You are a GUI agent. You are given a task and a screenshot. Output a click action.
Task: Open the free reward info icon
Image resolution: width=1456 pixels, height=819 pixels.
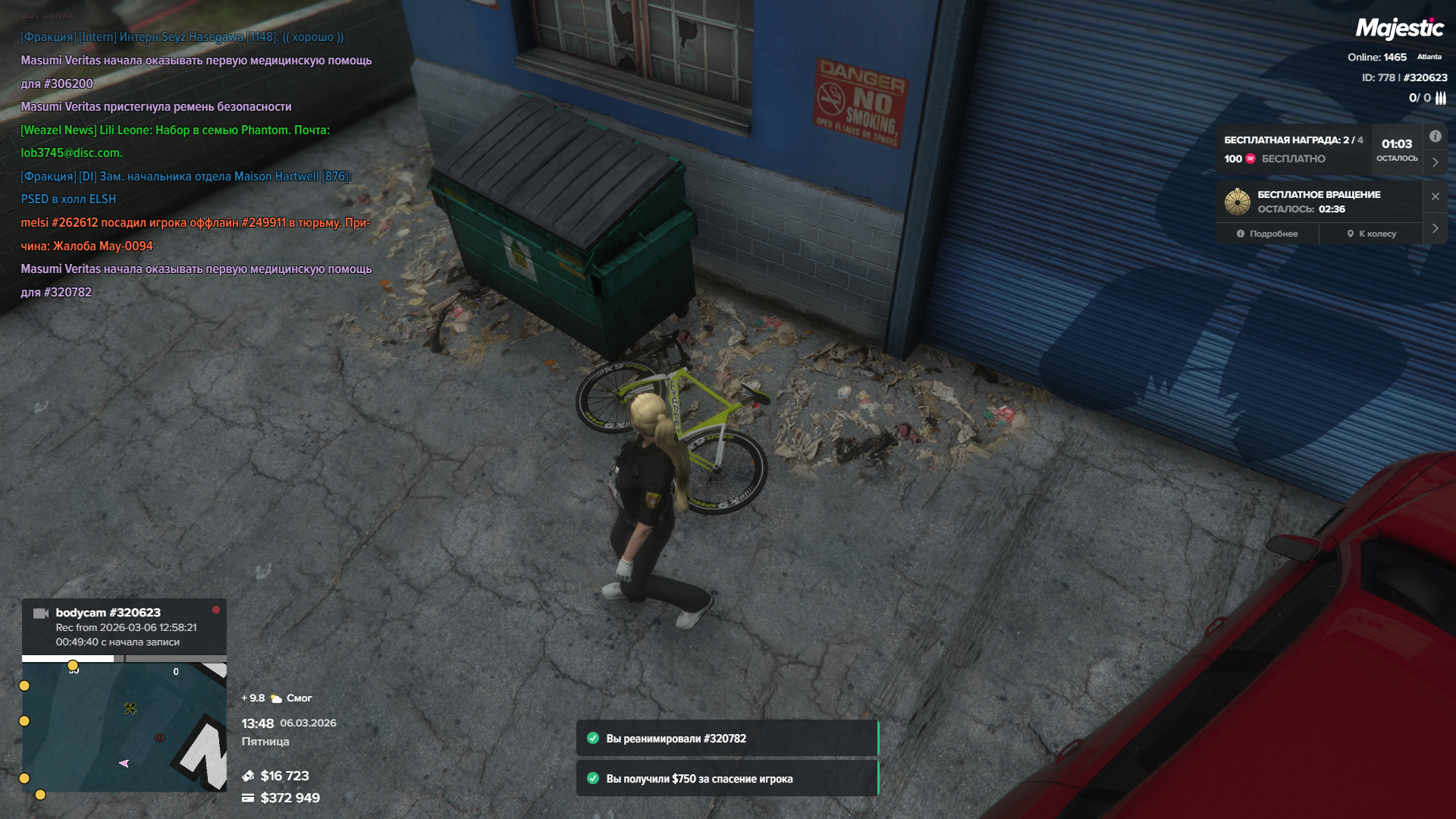tap(1435, 136)
